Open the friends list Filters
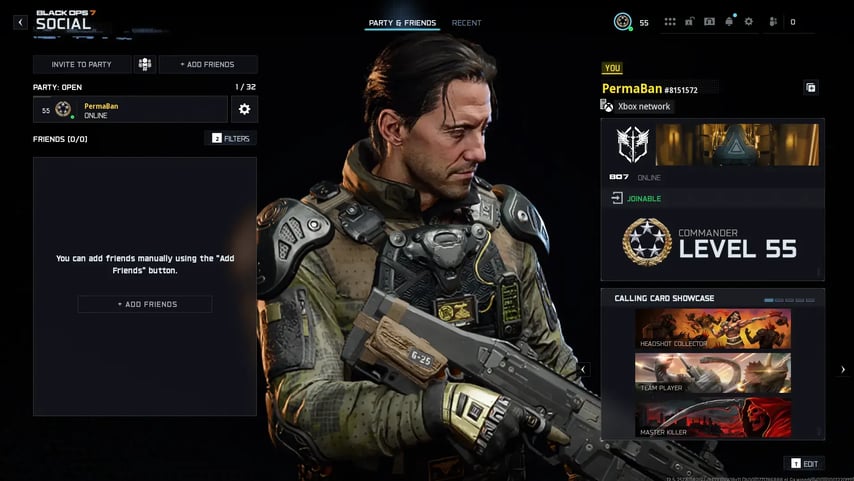This screenshot has width=854, height=481. coord(230,138)
